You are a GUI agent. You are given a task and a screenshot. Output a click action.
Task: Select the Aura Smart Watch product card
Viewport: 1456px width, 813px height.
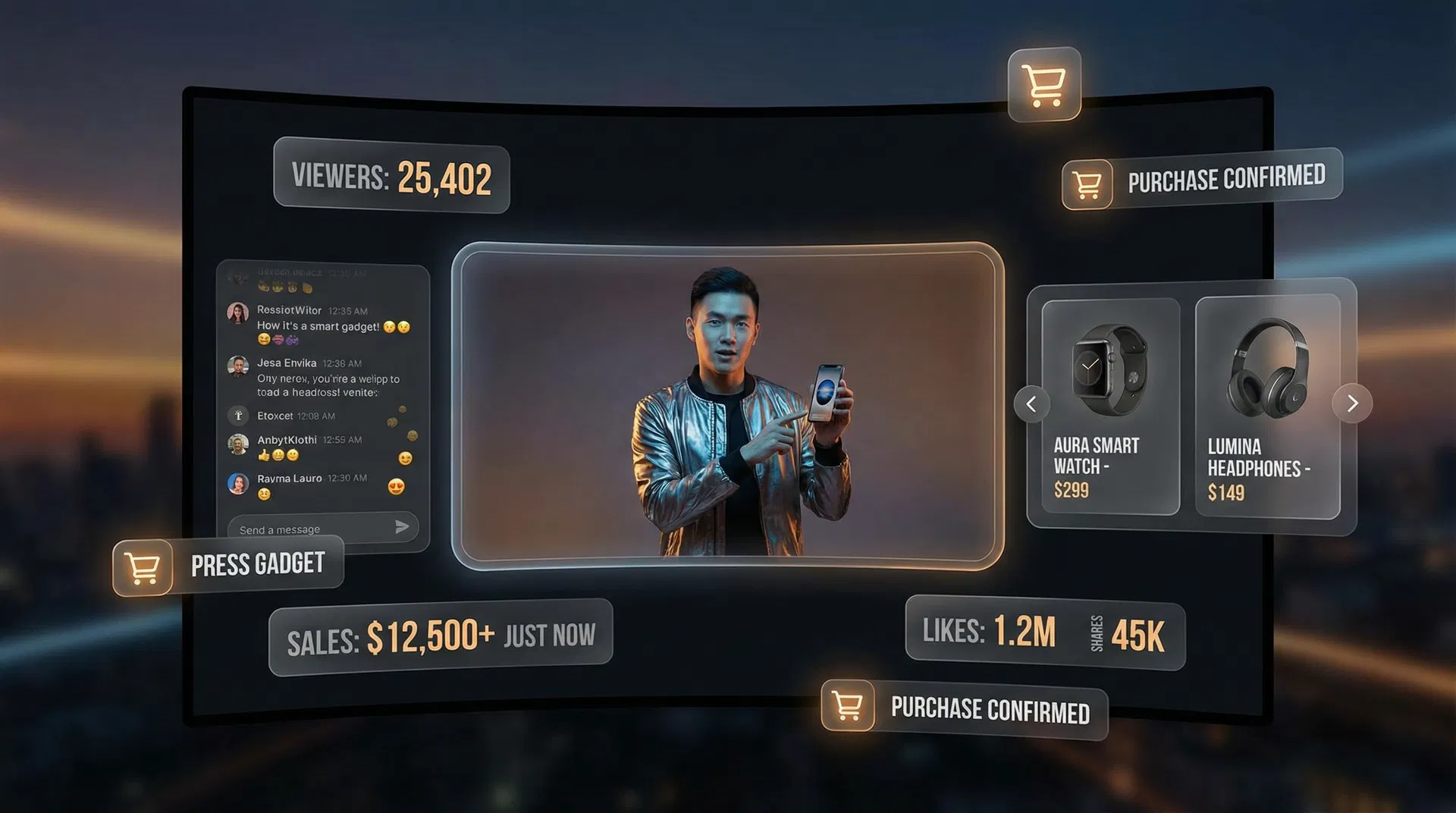click(1110, 406)
